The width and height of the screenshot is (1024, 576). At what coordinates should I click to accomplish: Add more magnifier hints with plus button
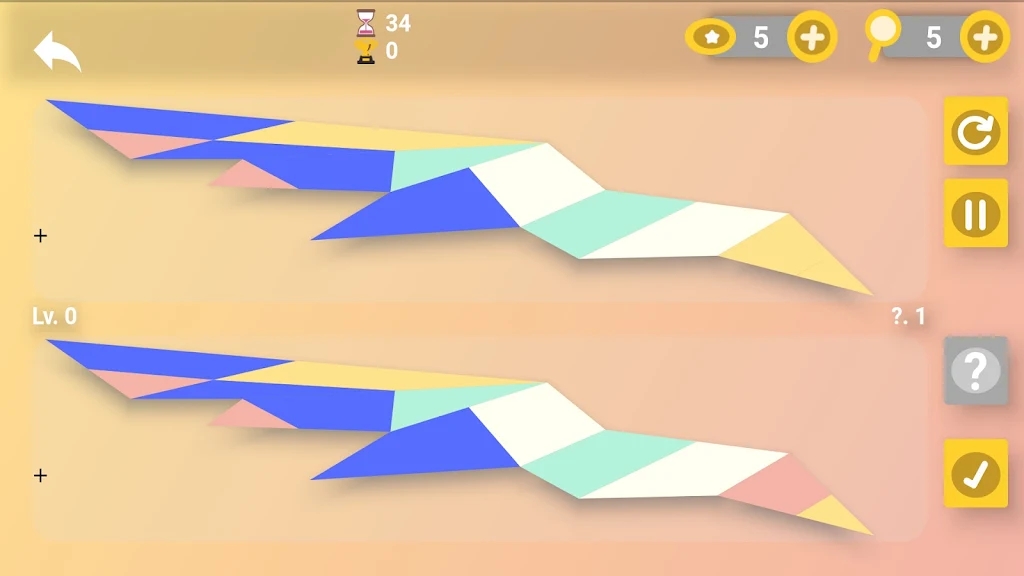984,38
